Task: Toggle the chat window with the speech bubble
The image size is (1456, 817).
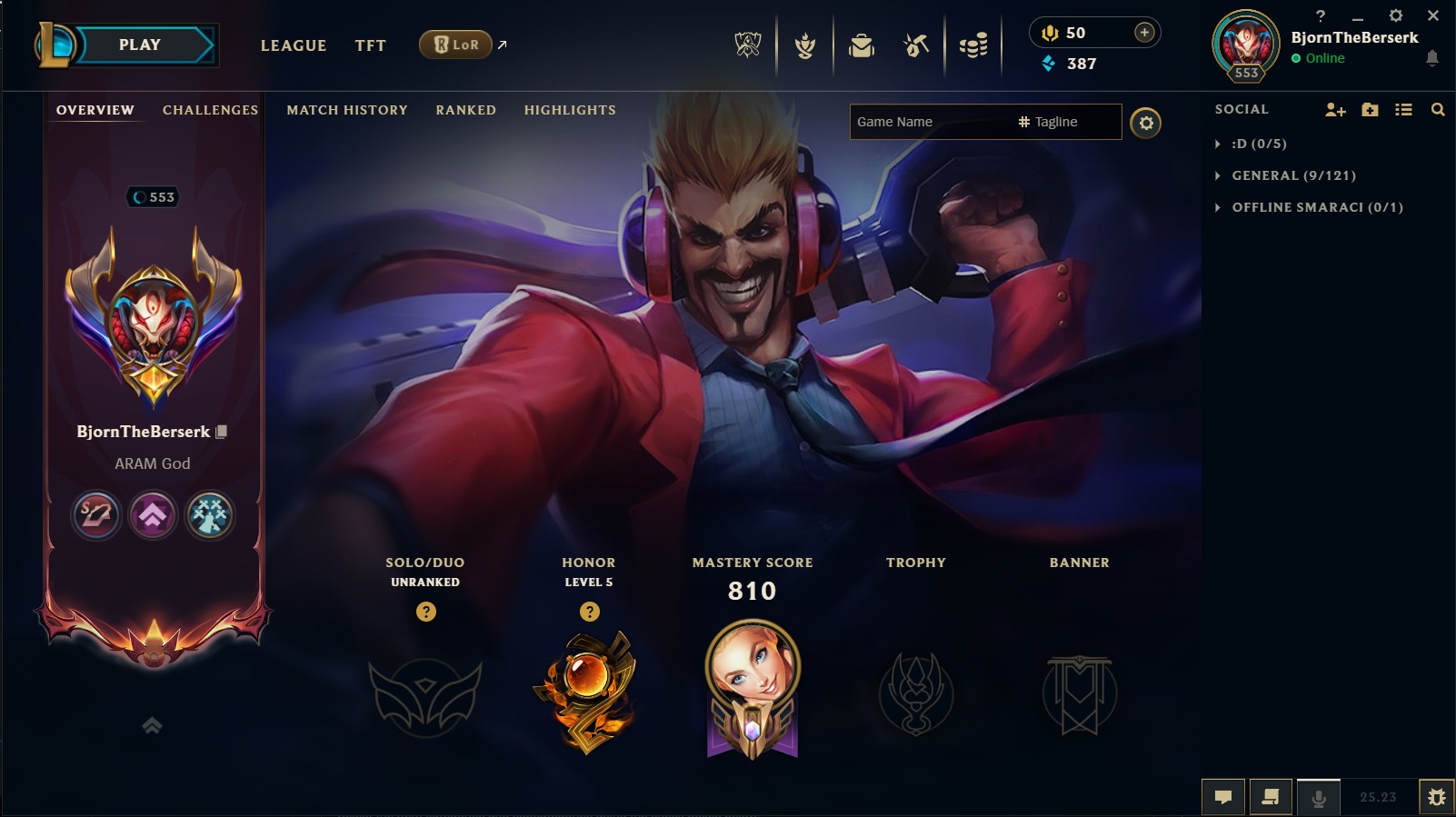Action: (1224, 796)
